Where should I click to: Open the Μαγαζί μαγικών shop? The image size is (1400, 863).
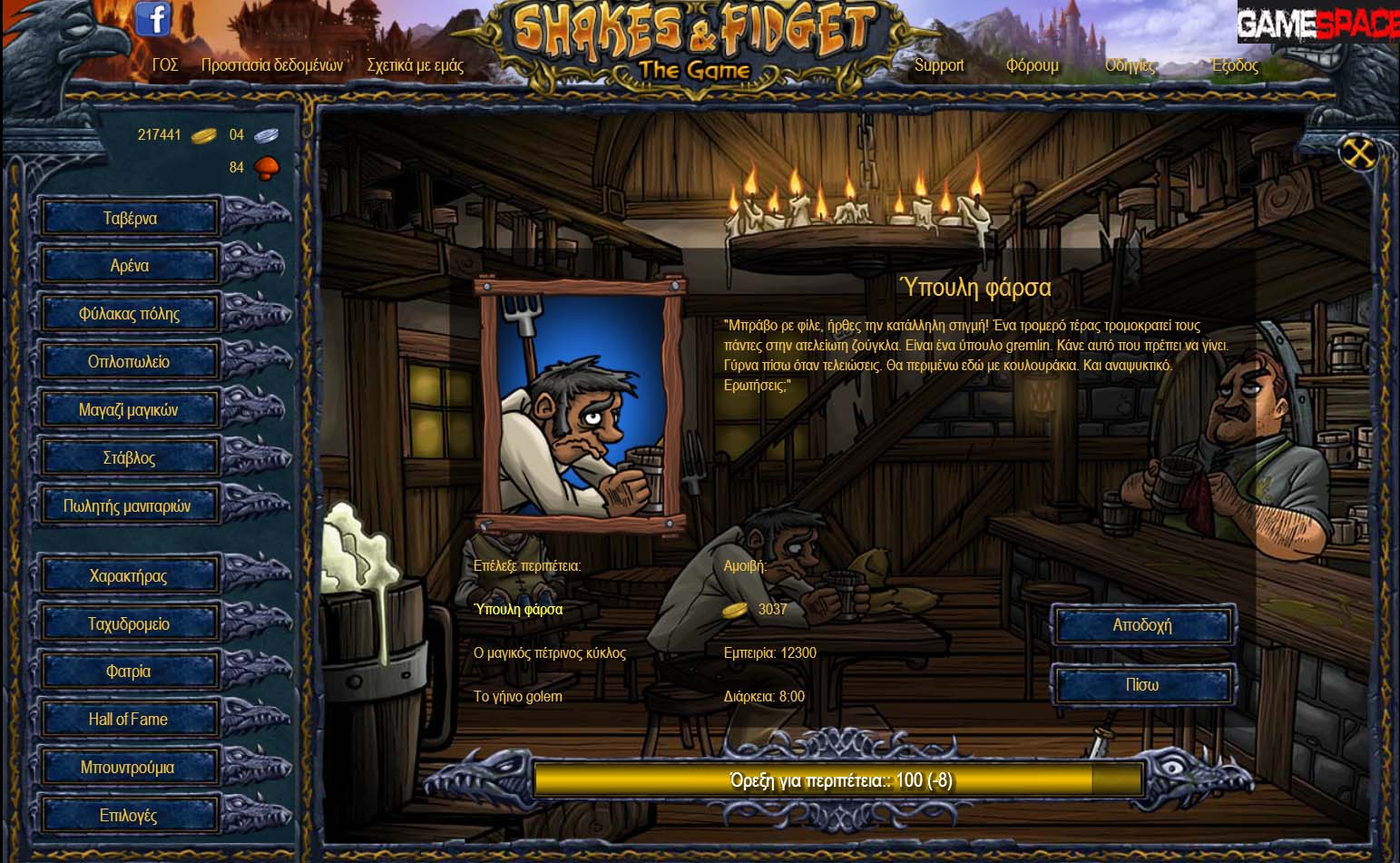(129, 410)
